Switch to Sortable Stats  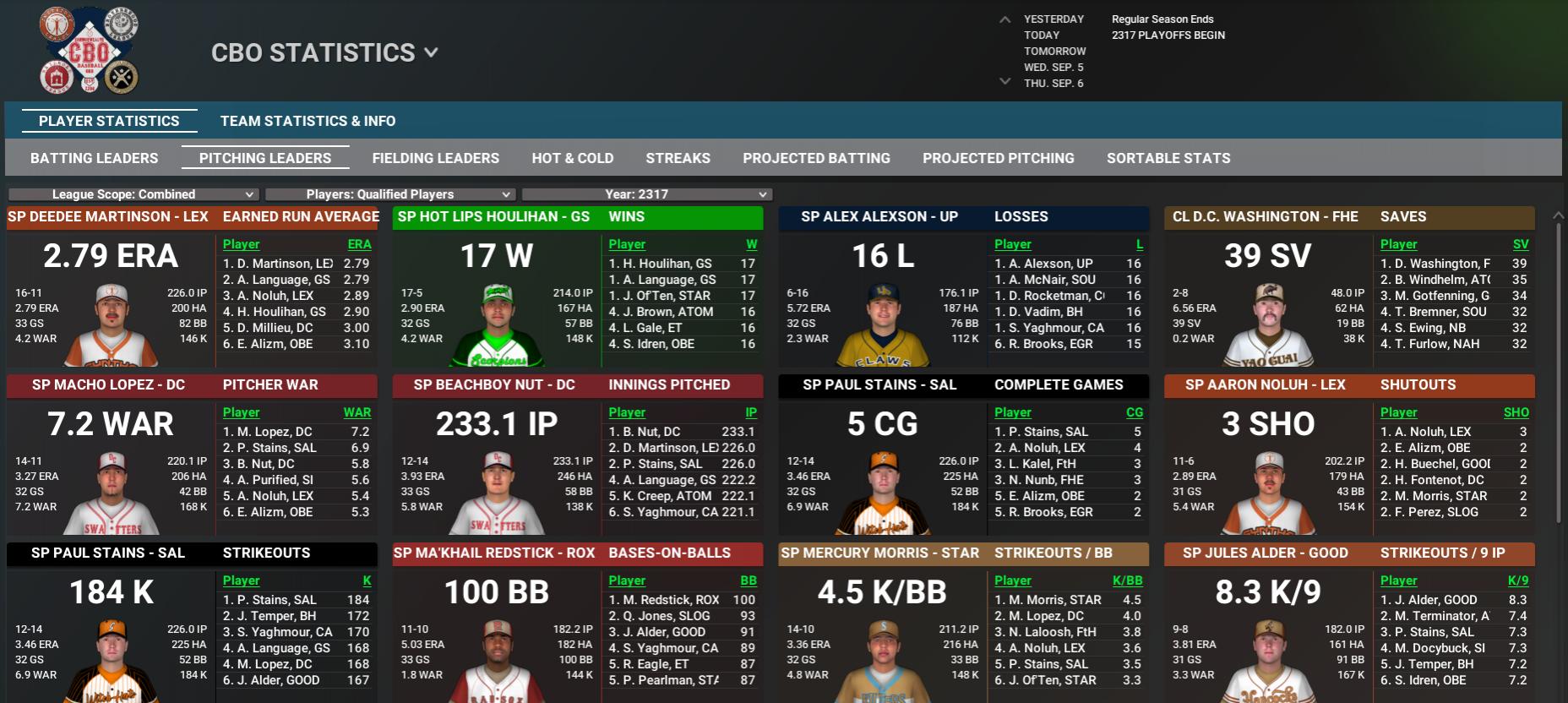tap(1168, 158)
